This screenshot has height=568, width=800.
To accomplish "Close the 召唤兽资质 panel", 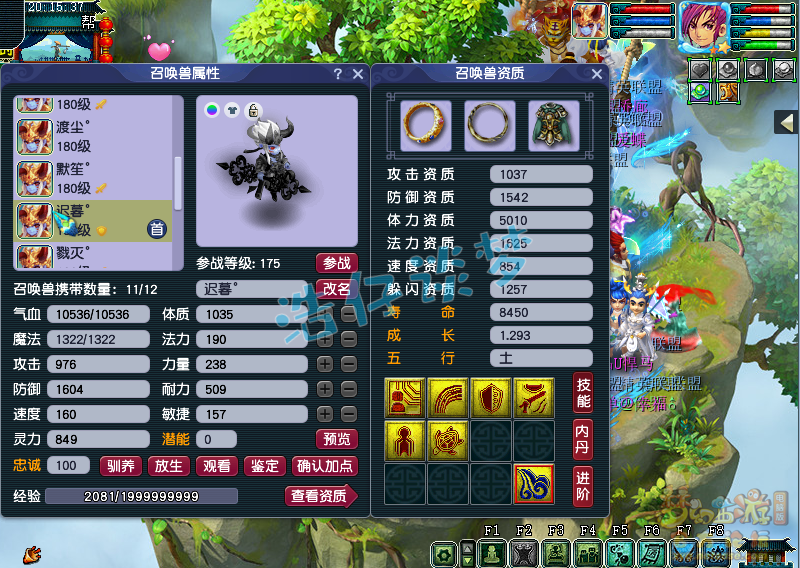I will pos(597,74).
